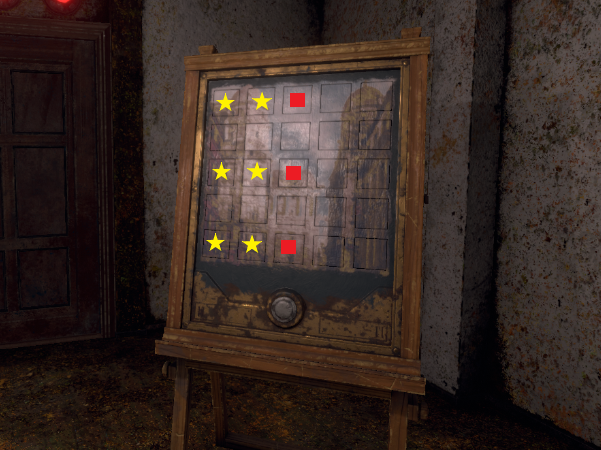Click the round metal button below the tile grid

(285, 307)
